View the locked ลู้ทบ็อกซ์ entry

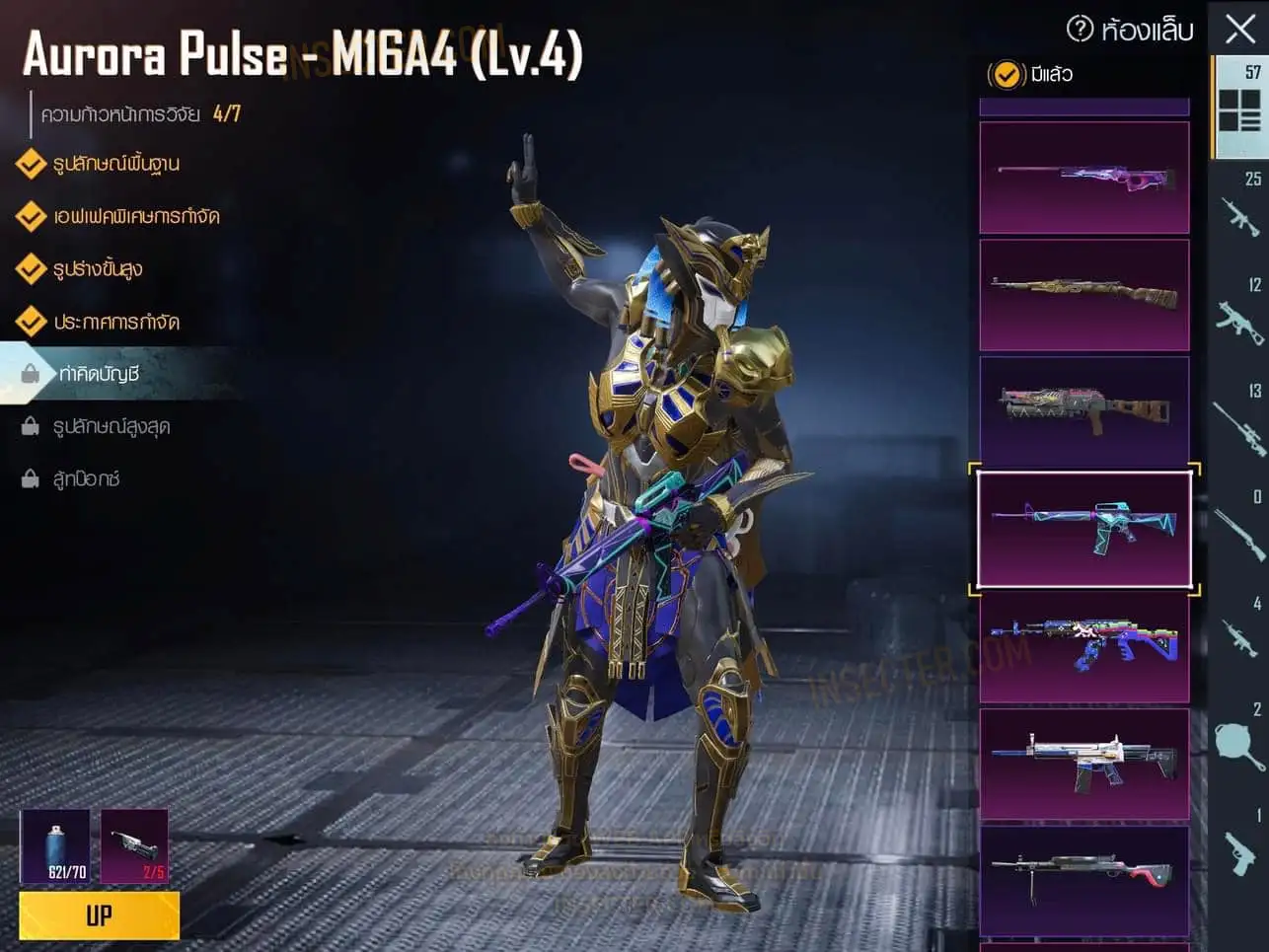pyautogui.click(x=86, y=479)
